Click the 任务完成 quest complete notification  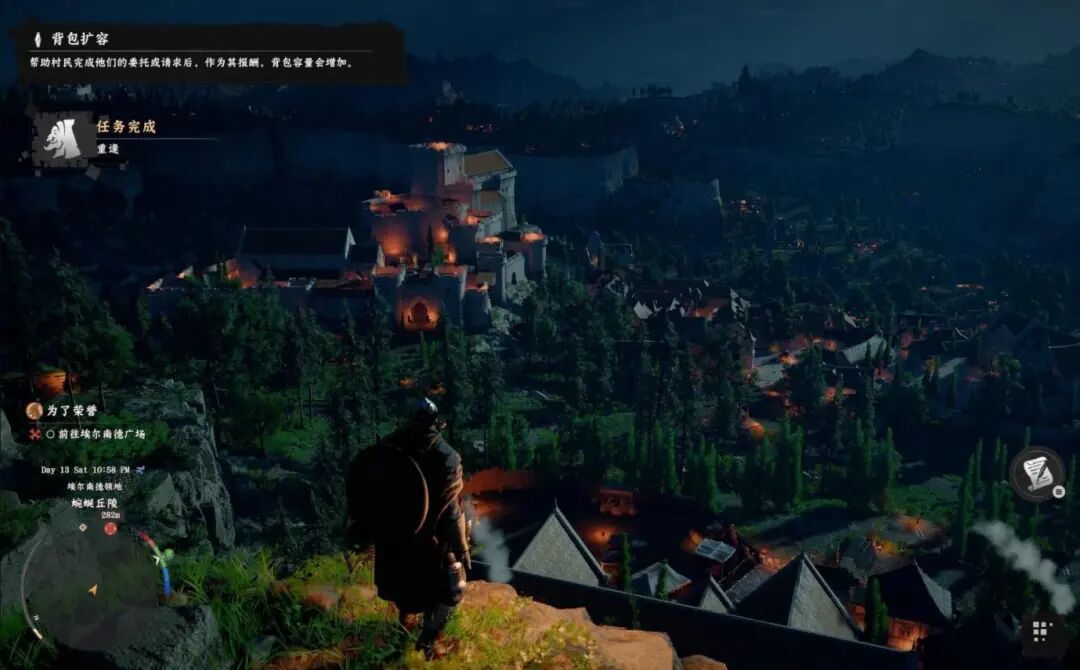(125, 128)
